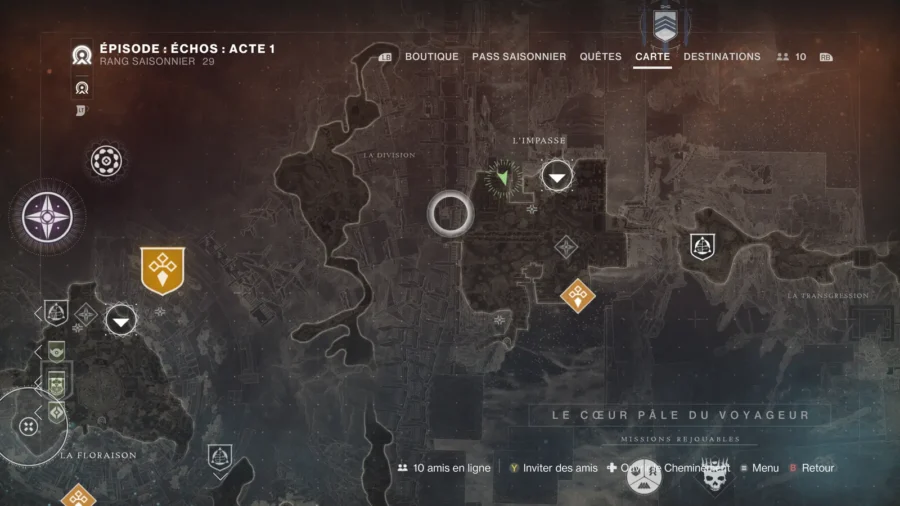Select the L'Impasse landing zone marker
The width and height of the screenshot is (900, 506).
pos(558,178)
